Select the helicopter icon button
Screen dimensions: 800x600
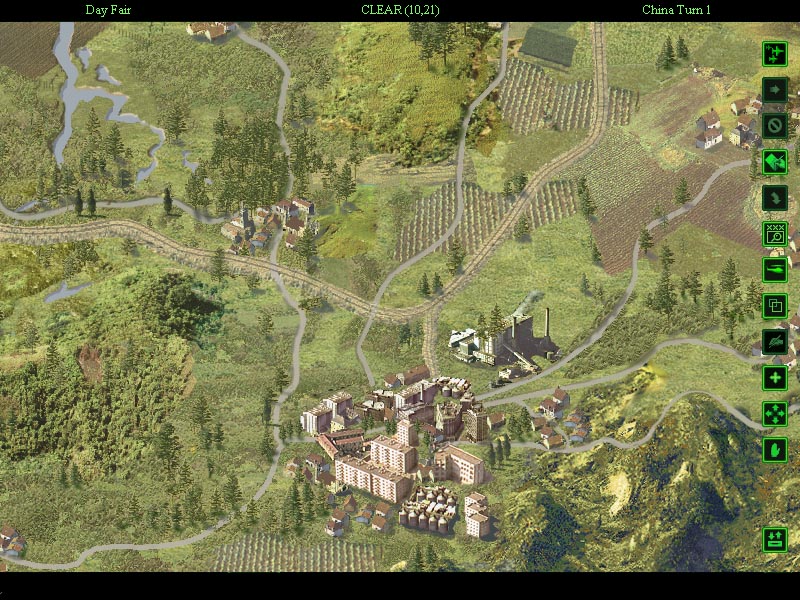tap(775, 270)
